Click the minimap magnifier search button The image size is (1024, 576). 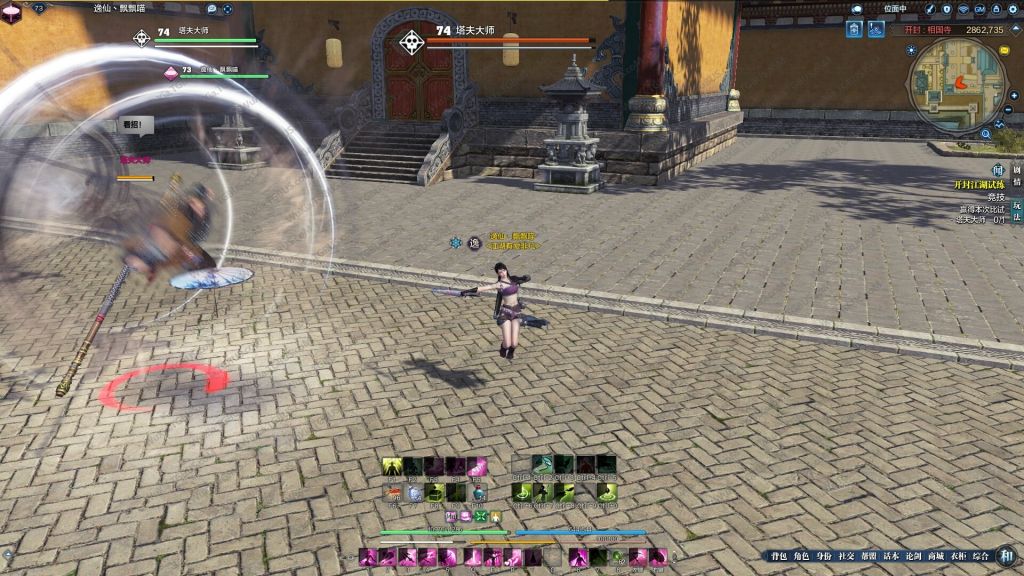985,132
